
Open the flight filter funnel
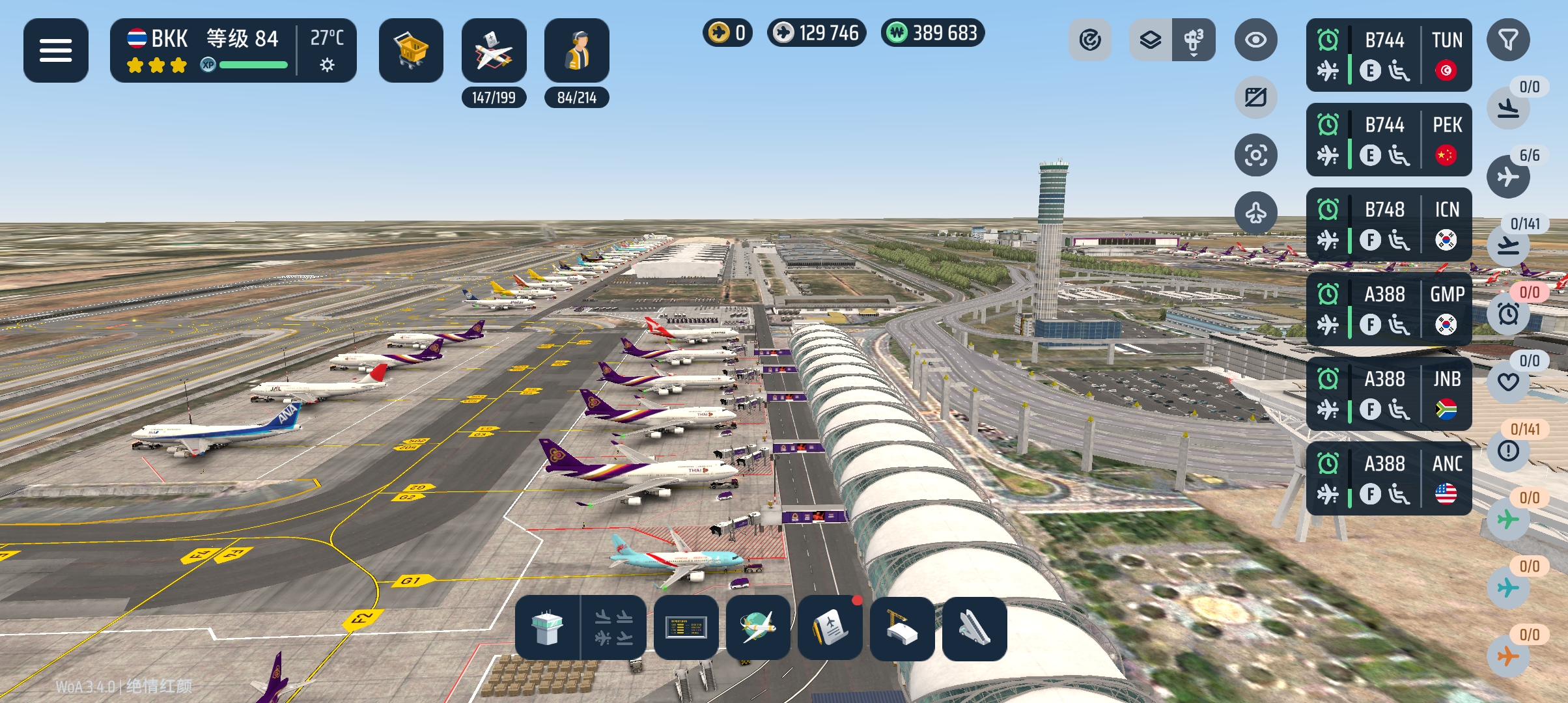[1508, 40]
